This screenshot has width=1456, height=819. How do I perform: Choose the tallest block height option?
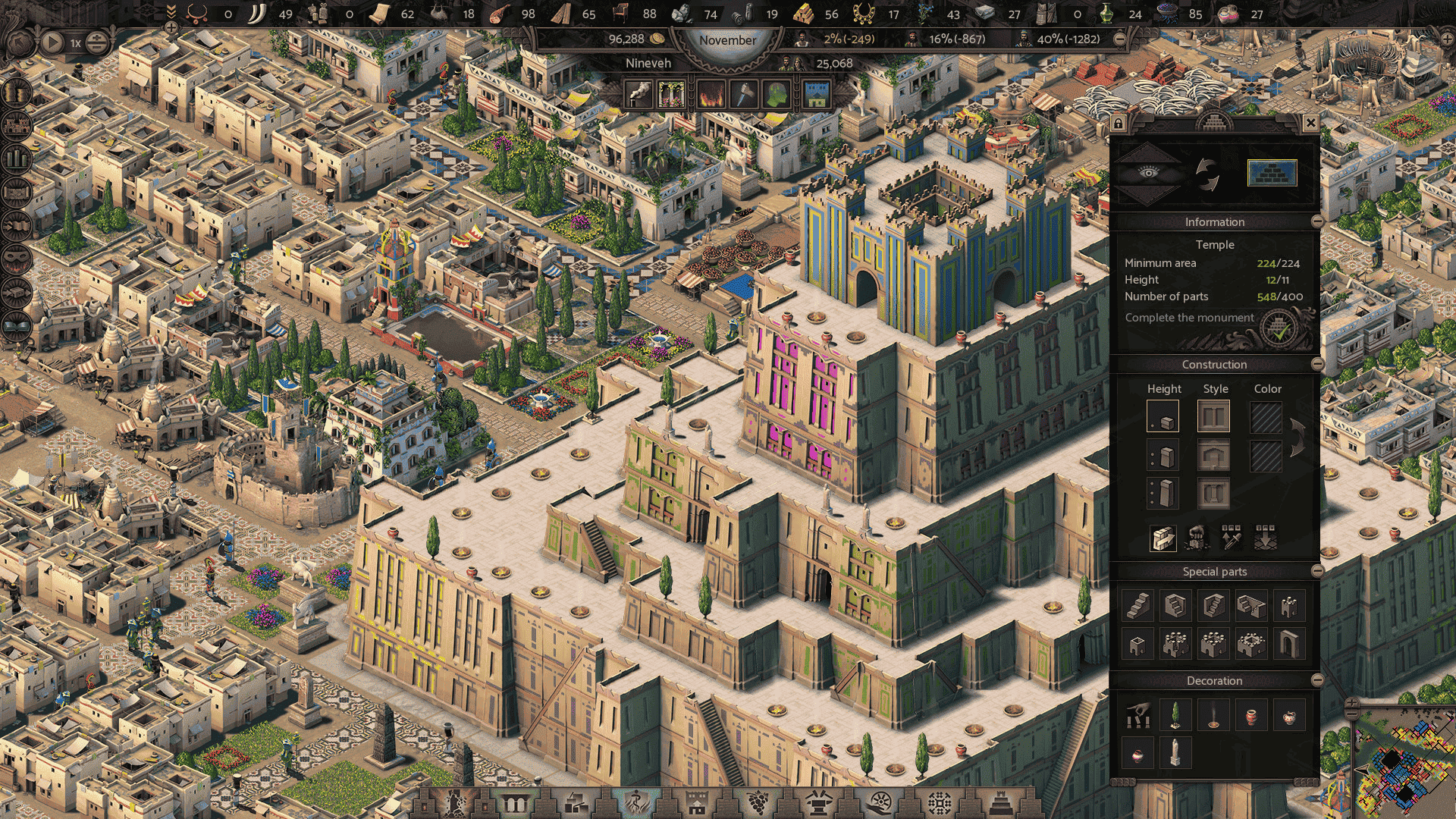[1163, 494]
